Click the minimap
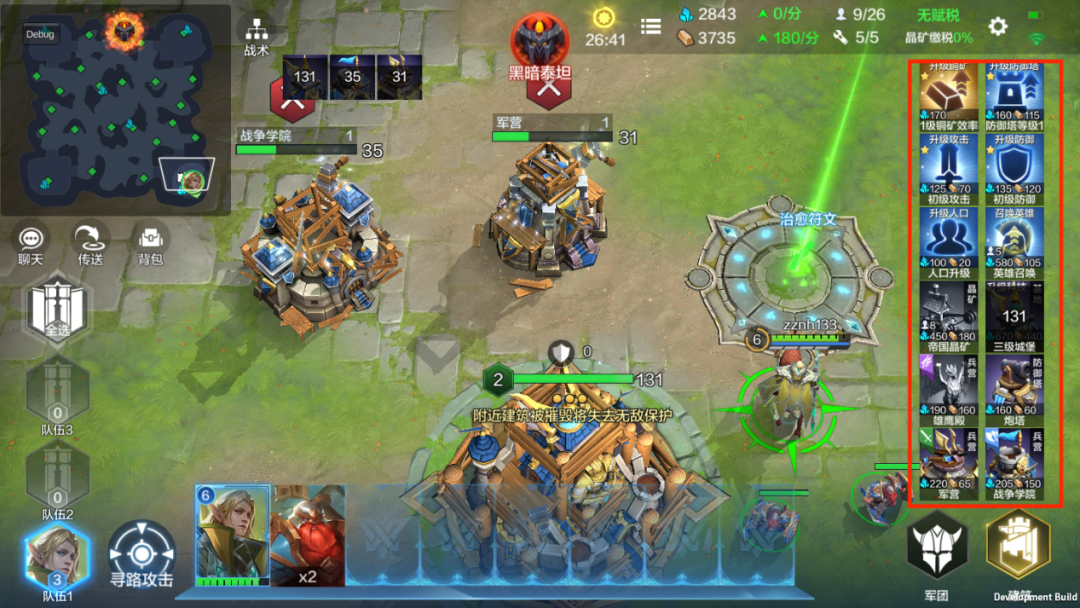This screenshot has width=1080, height=608. (x=115, y=108)
